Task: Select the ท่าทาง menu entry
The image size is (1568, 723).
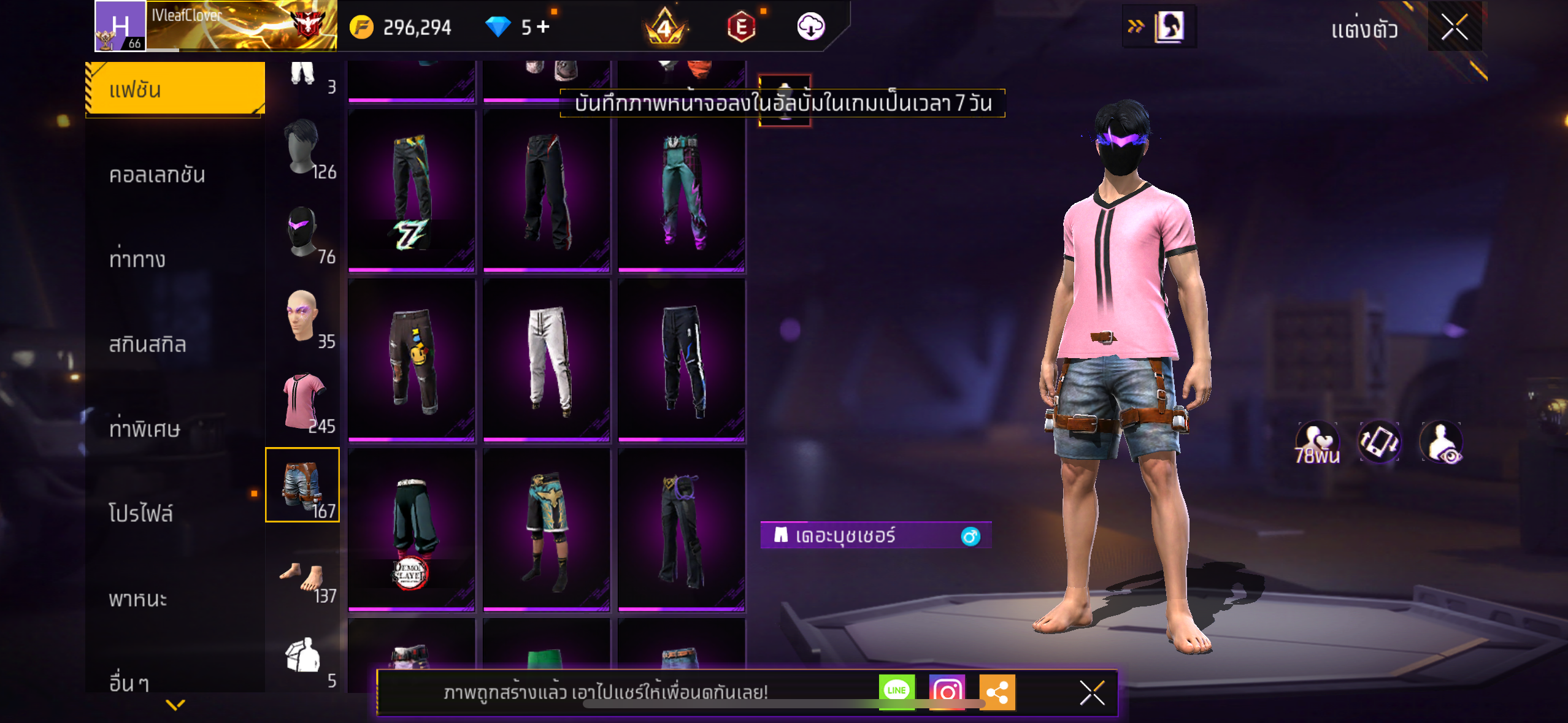Action: [x=137, y=259]
